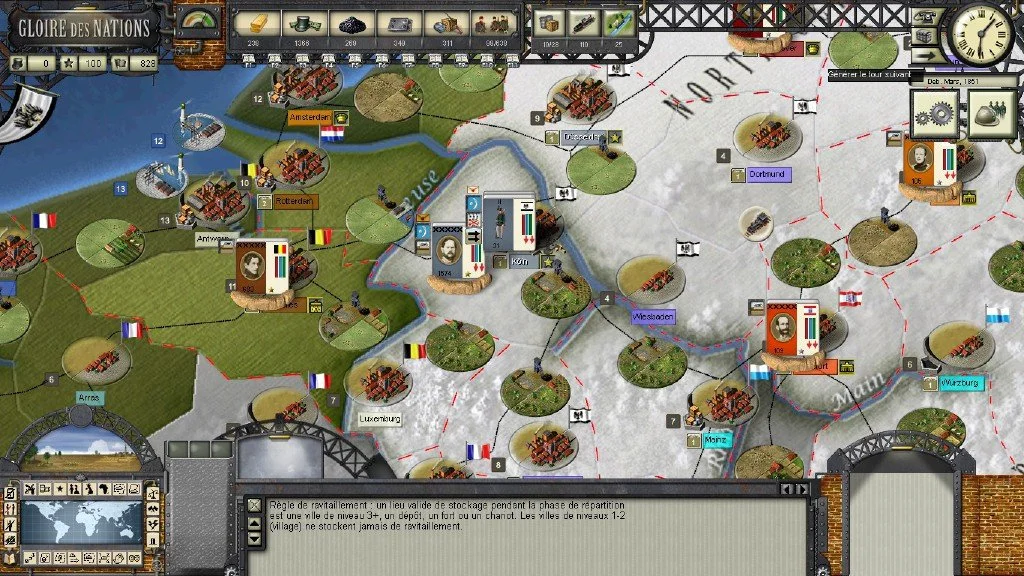Click the world minimap
The width and height of the screenshot is (1024, 576).
pyautogui.click(x=82, y=522)
